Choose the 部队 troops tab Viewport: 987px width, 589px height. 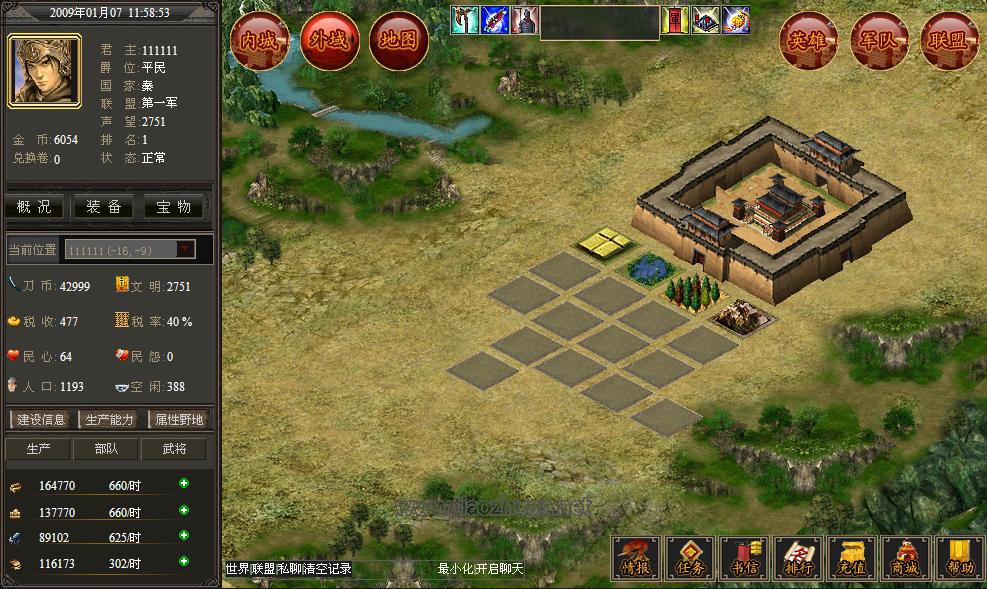[x=105, y=449]
